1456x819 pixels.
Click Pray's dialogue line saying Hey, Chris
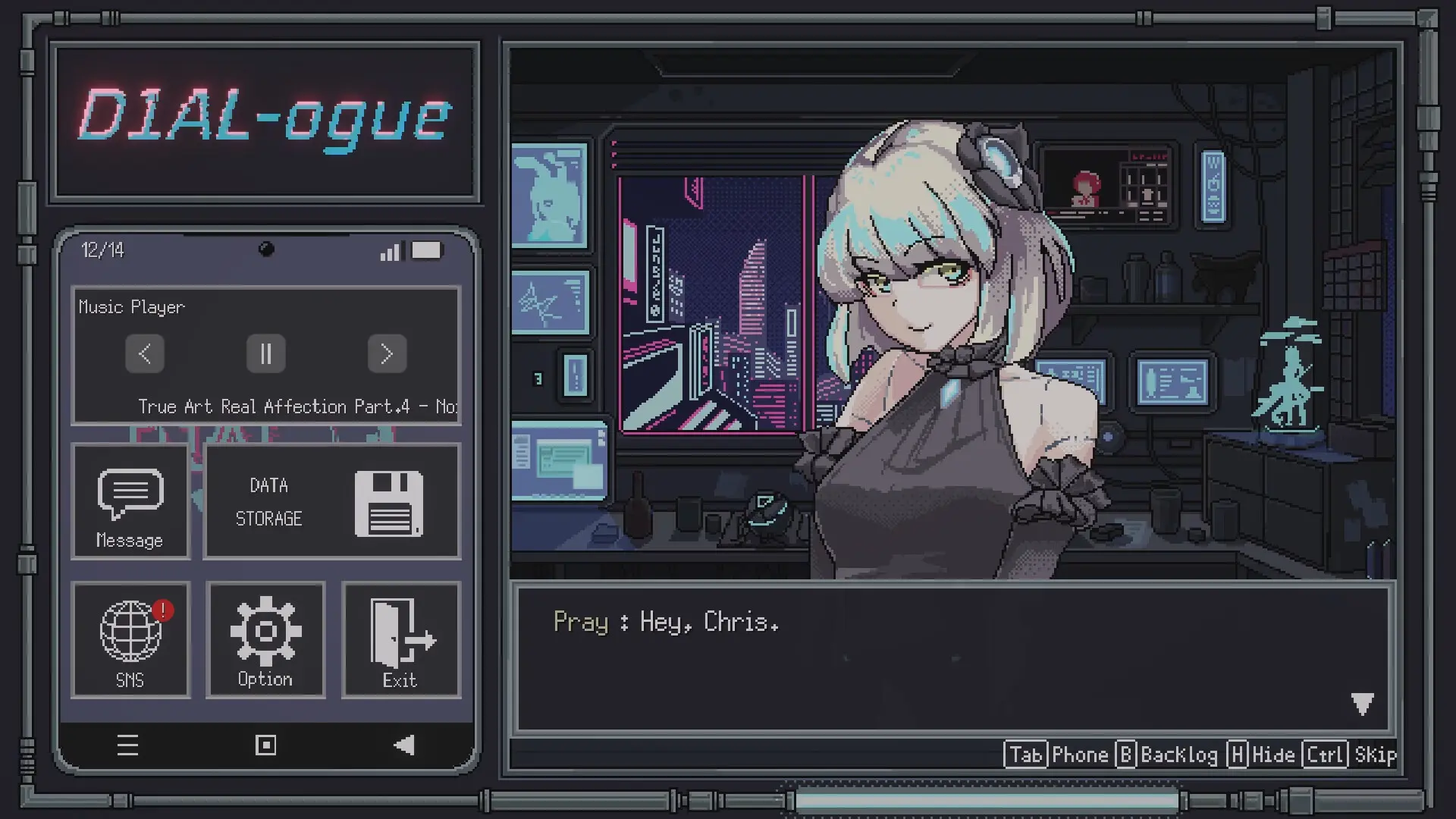pyautogui.click(x=666, y=622)
